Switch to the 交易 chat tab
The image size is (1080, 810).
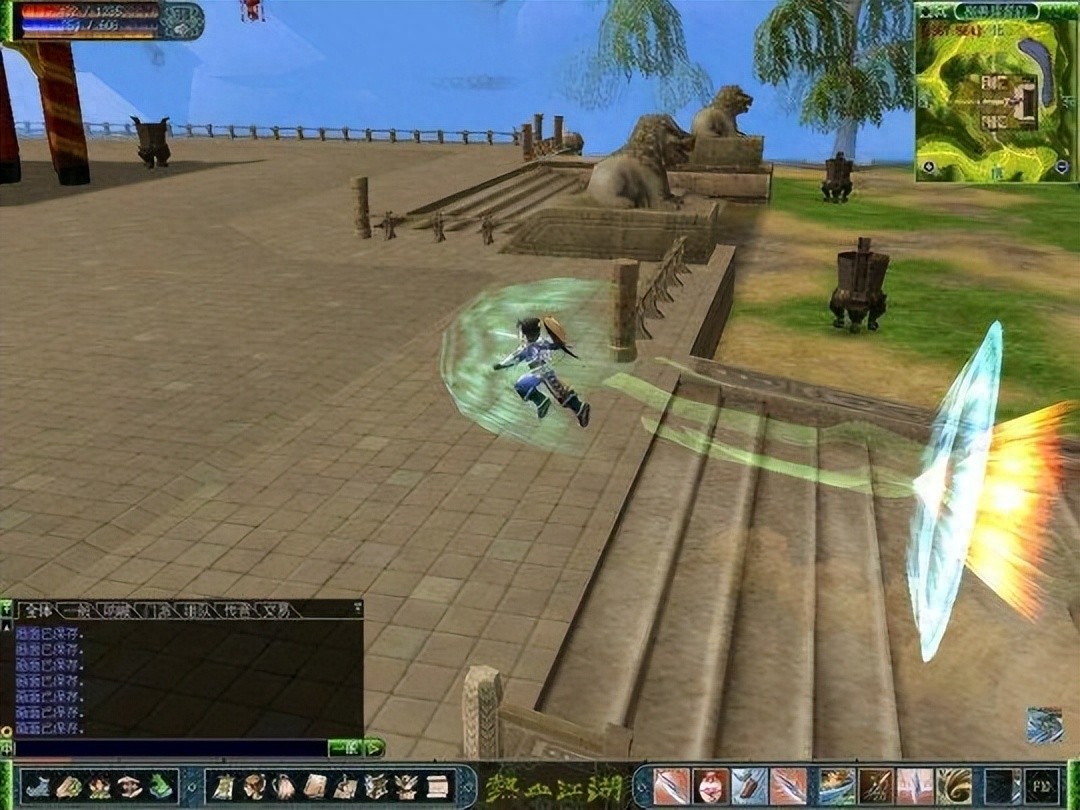click(274, 610)
